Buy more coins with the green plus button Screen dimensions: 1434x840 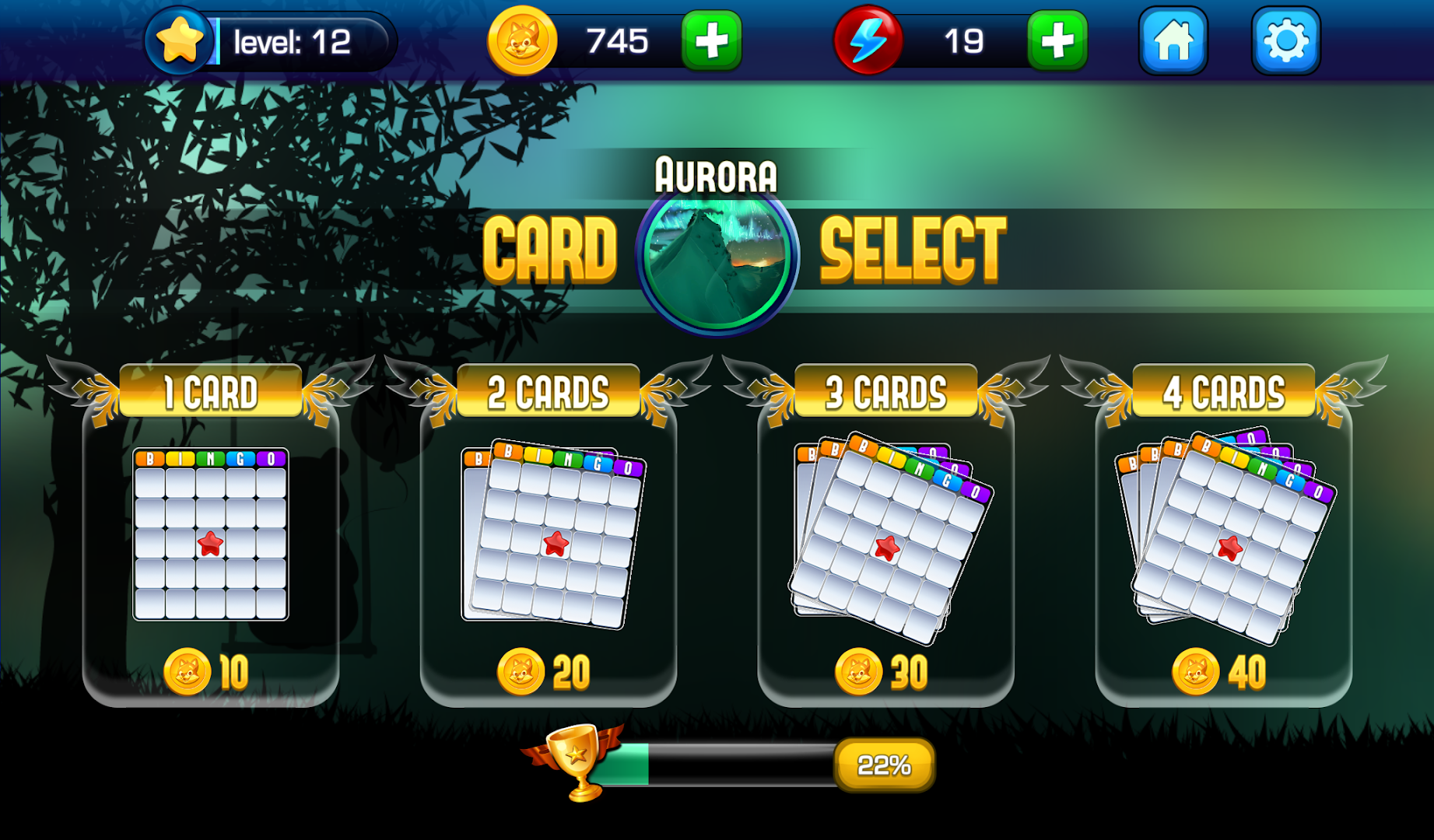(711, 40)
